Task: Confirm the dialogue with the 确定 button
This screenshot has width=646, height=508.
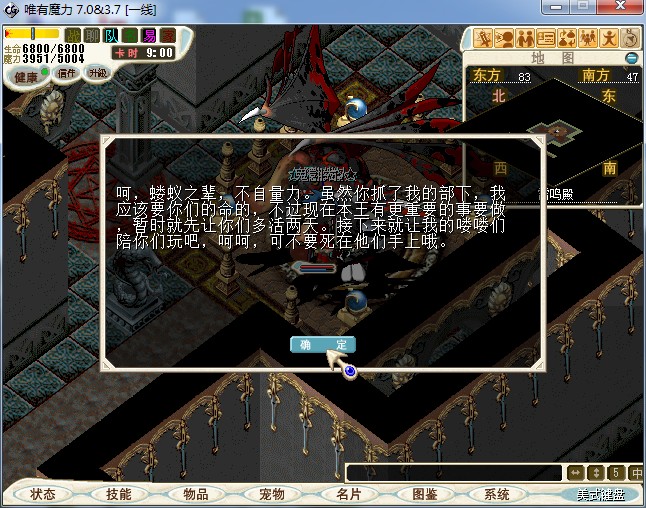Action: click(322, 344)
